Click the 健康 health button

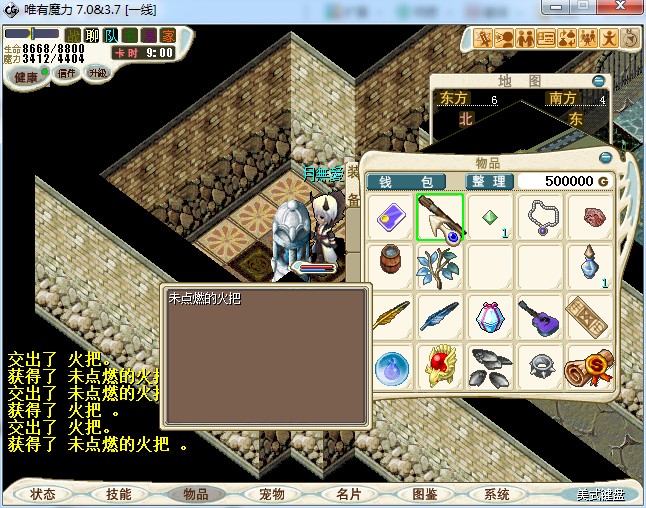pos(25,77)
